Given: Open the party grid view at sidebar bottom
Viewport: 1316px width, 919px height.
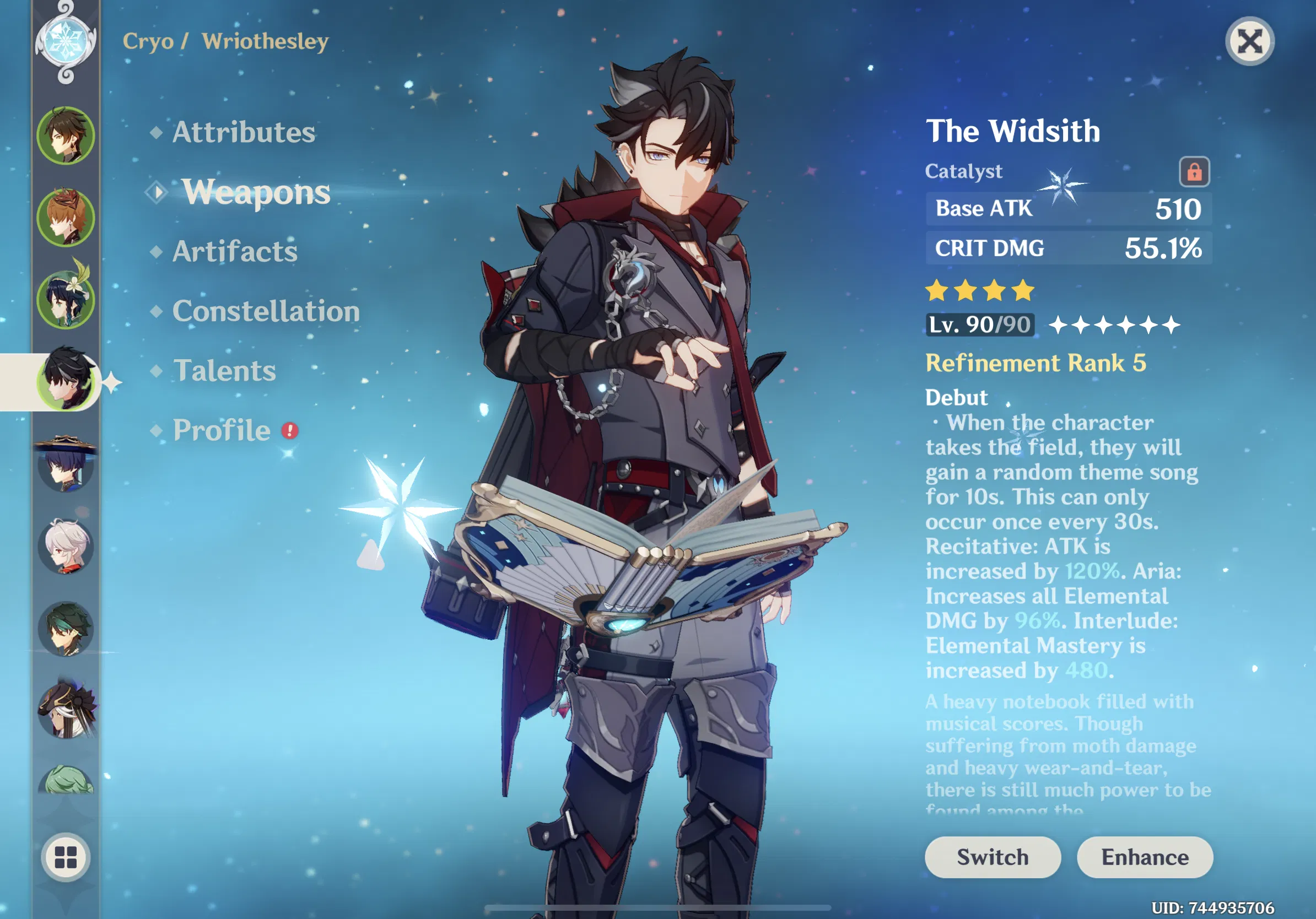Looking at the screenshot, I should click(66, 858).
